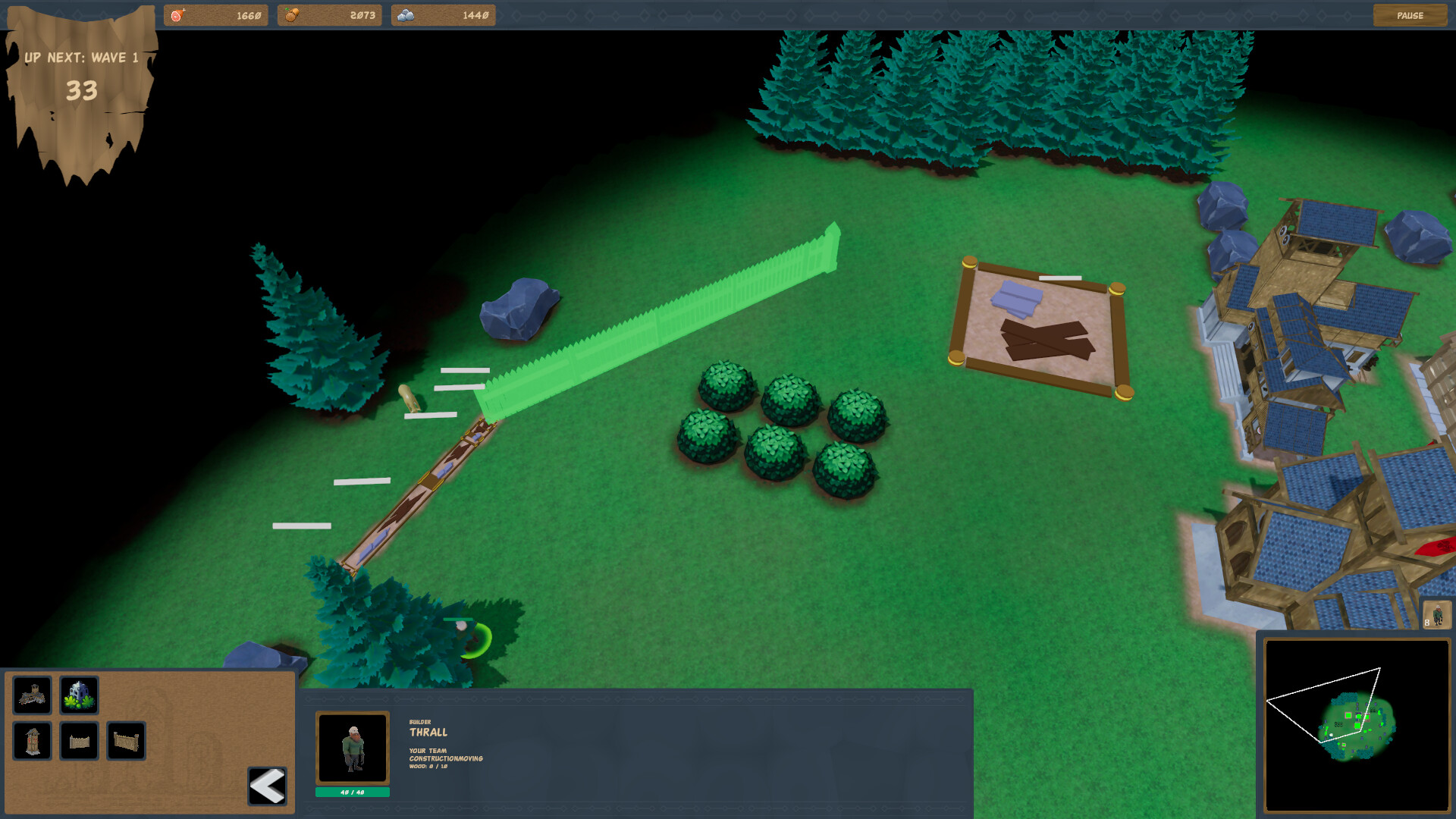Select the THRALL name label
This screenshot has height=819, width=1456.
pos(428,732)
